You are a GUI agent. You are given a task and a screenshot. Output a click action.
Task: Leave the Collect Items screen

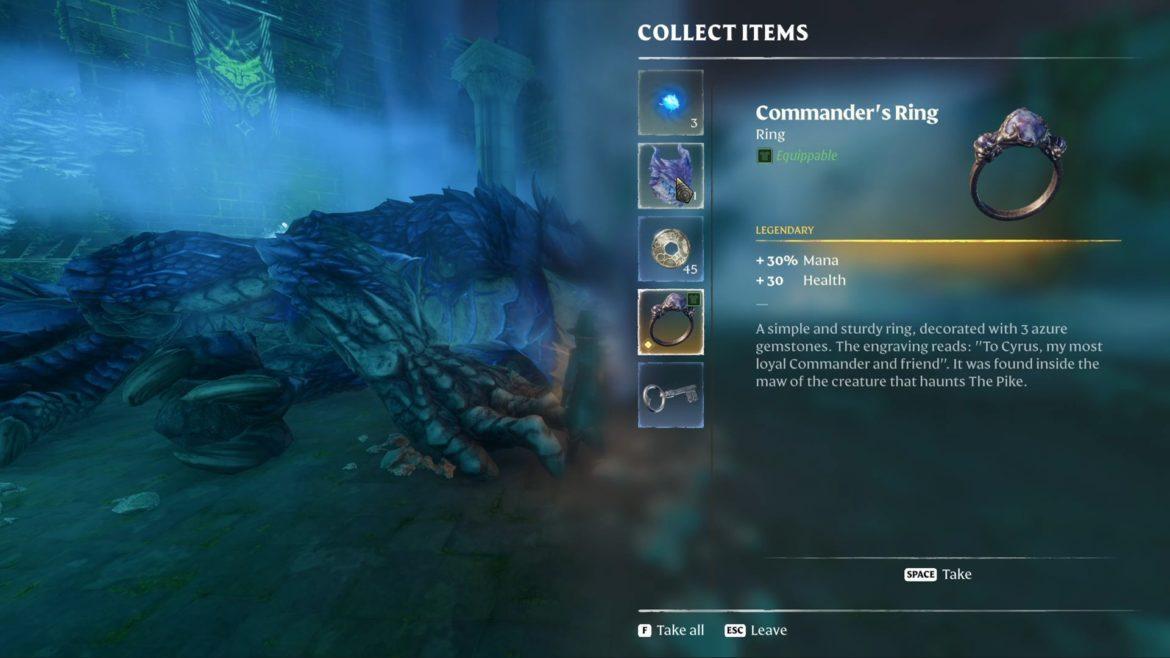pyautogui.click(x=755, y=630)
